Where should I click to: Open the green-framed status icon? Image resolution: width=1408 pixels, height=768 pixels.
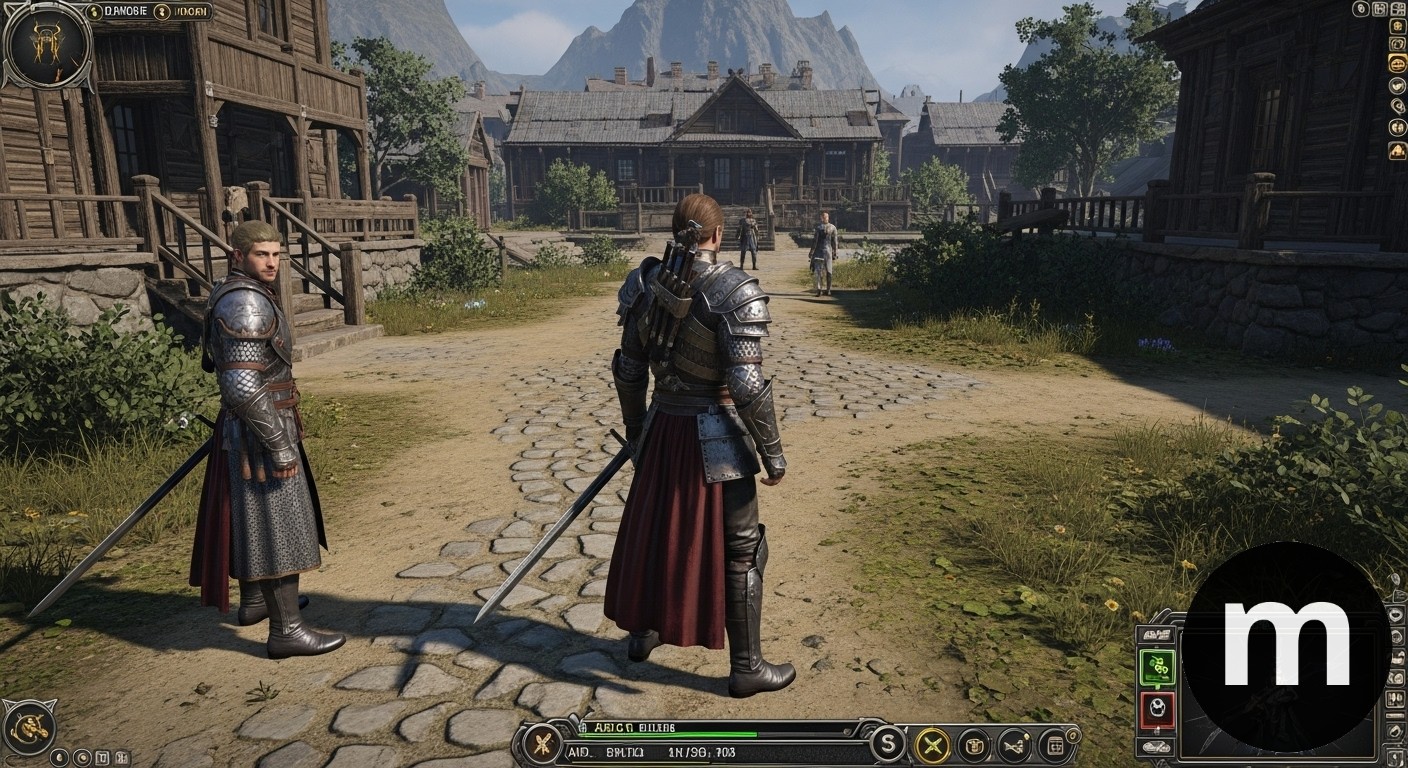1157,667
